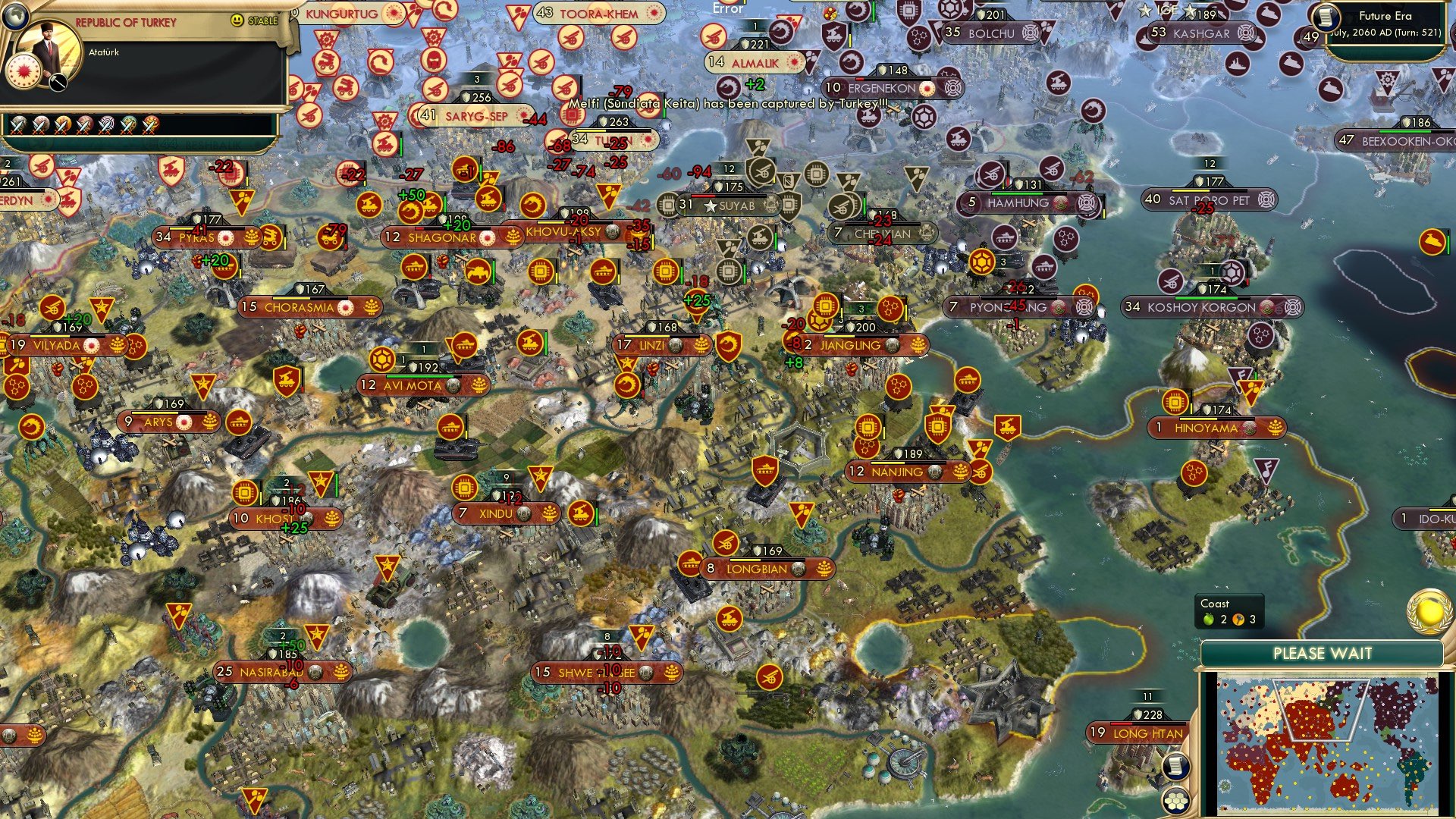Select the artillery unit flag near Suyab
Viewport: 1456px width, 819px height.
(761, 173)
